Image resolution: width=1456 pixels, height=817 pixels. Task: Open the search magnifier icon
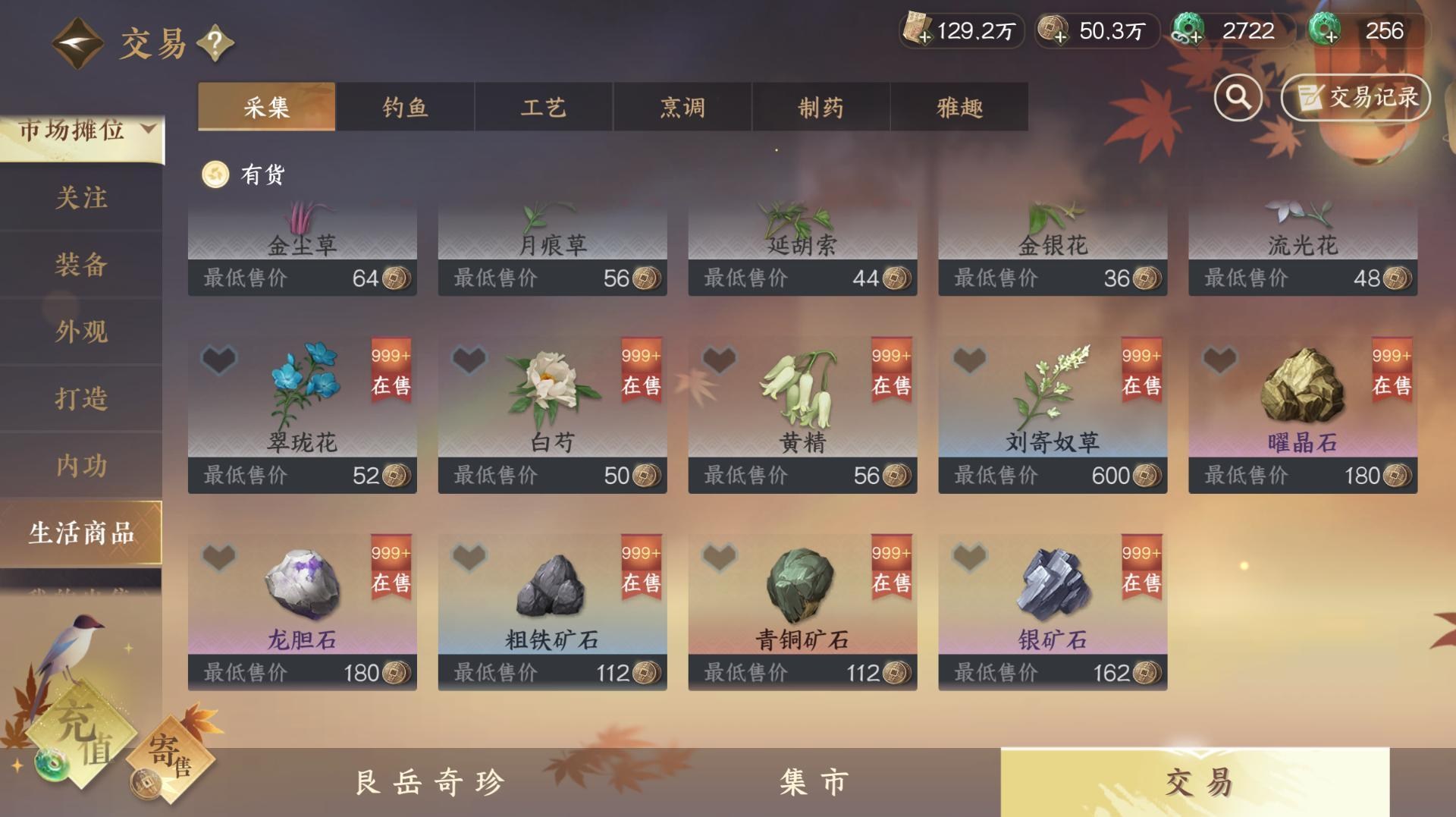1238,97
